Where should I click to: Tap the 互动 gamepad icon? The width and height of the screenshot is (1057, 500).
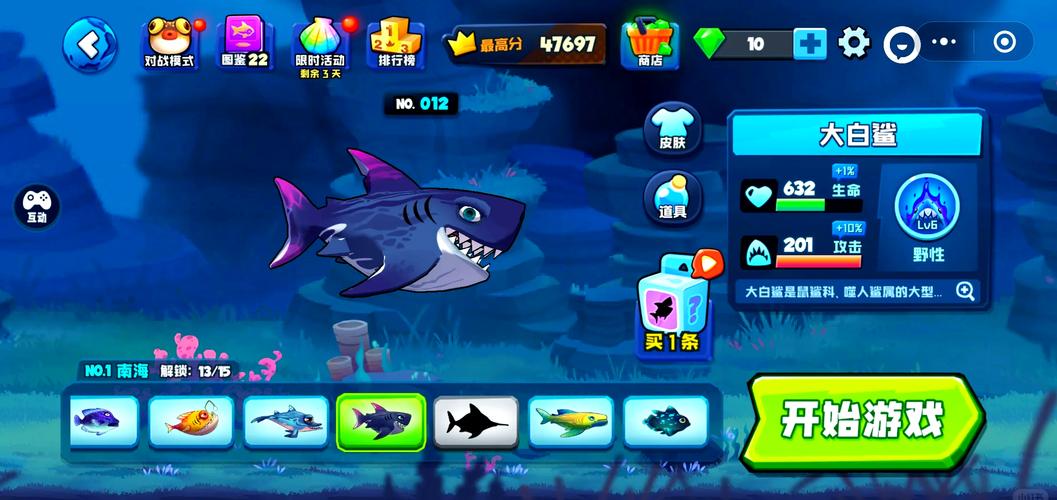point(37,206)
